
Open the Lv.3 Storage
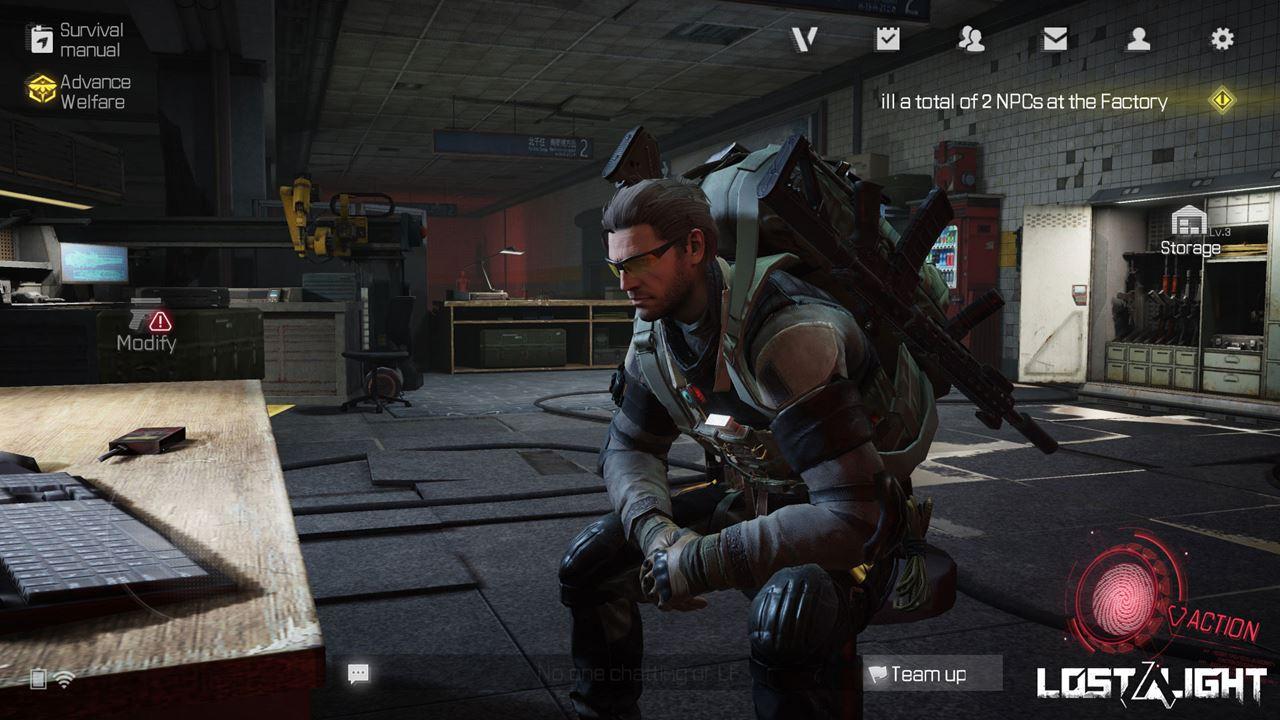click(1190, 230)
